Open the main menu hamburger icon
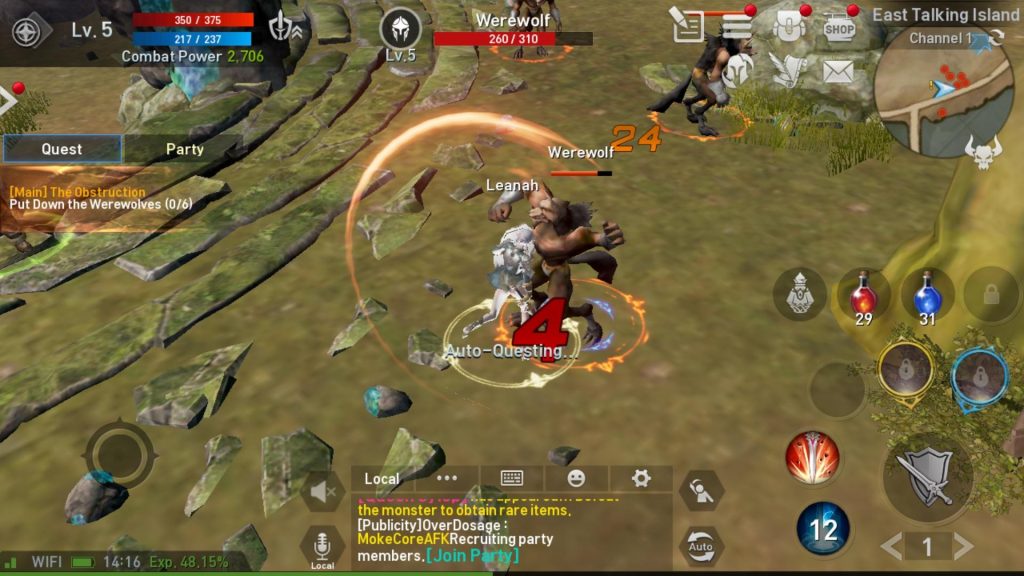This screenshot has height=576, width=1024. [737, 26]
